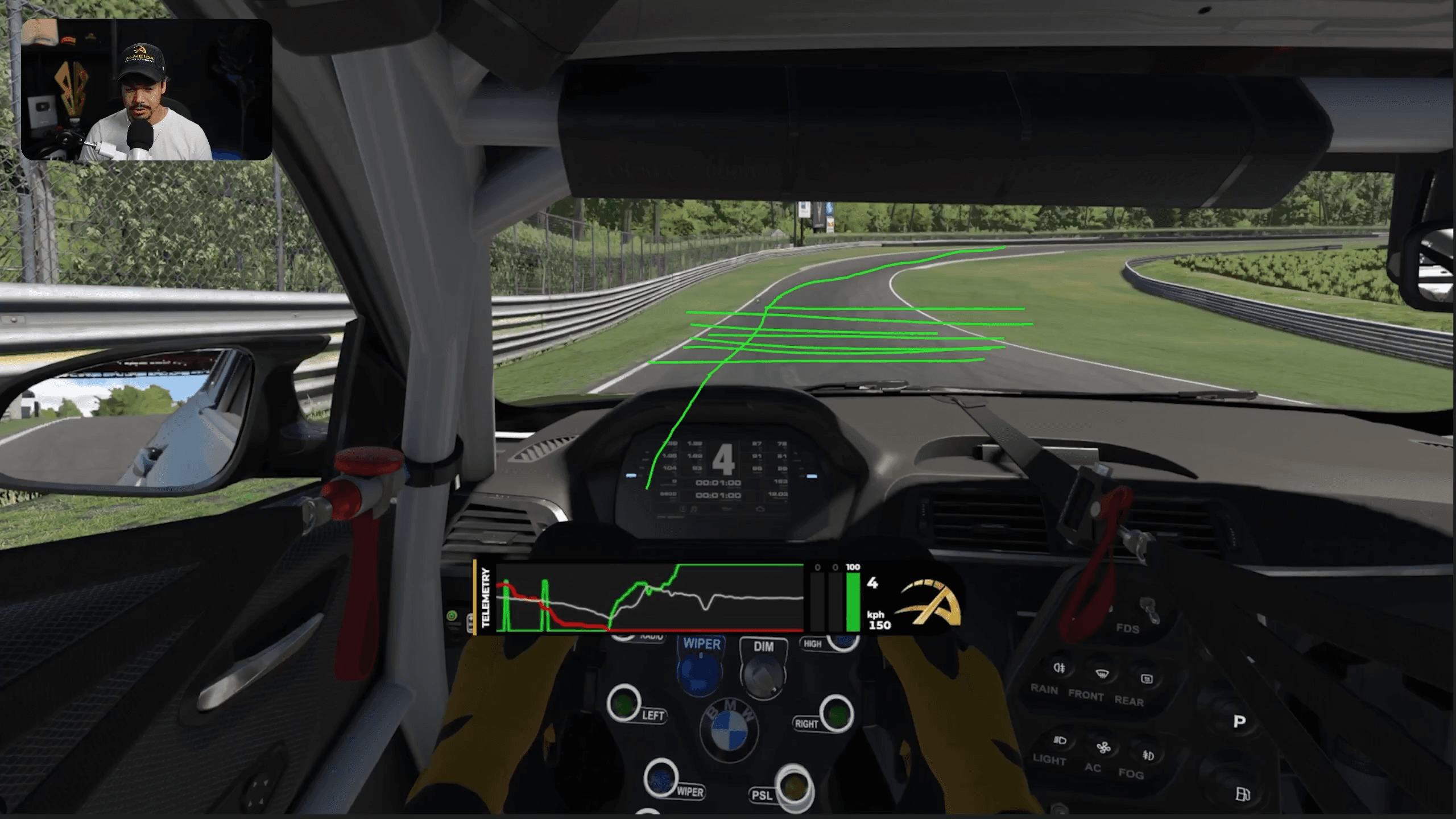Image resolution: width=1456 pixels, height=819 pixels.
Task: Enable the P pit limiter switch
Action: click(1240, 721)
